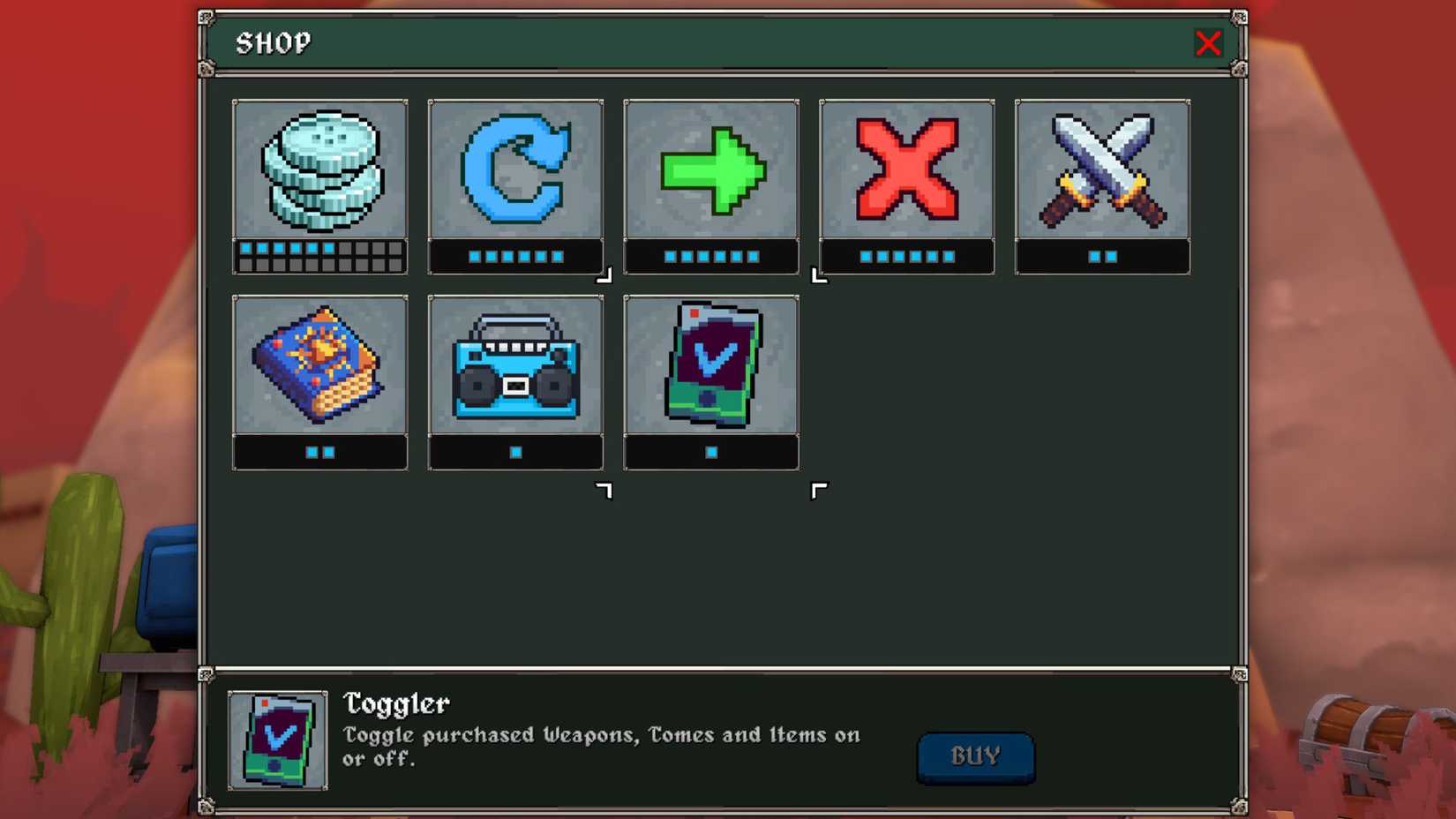The image size is (1456, 819).
Task: Select the boombox item price bar
Action: coord(515,452)
